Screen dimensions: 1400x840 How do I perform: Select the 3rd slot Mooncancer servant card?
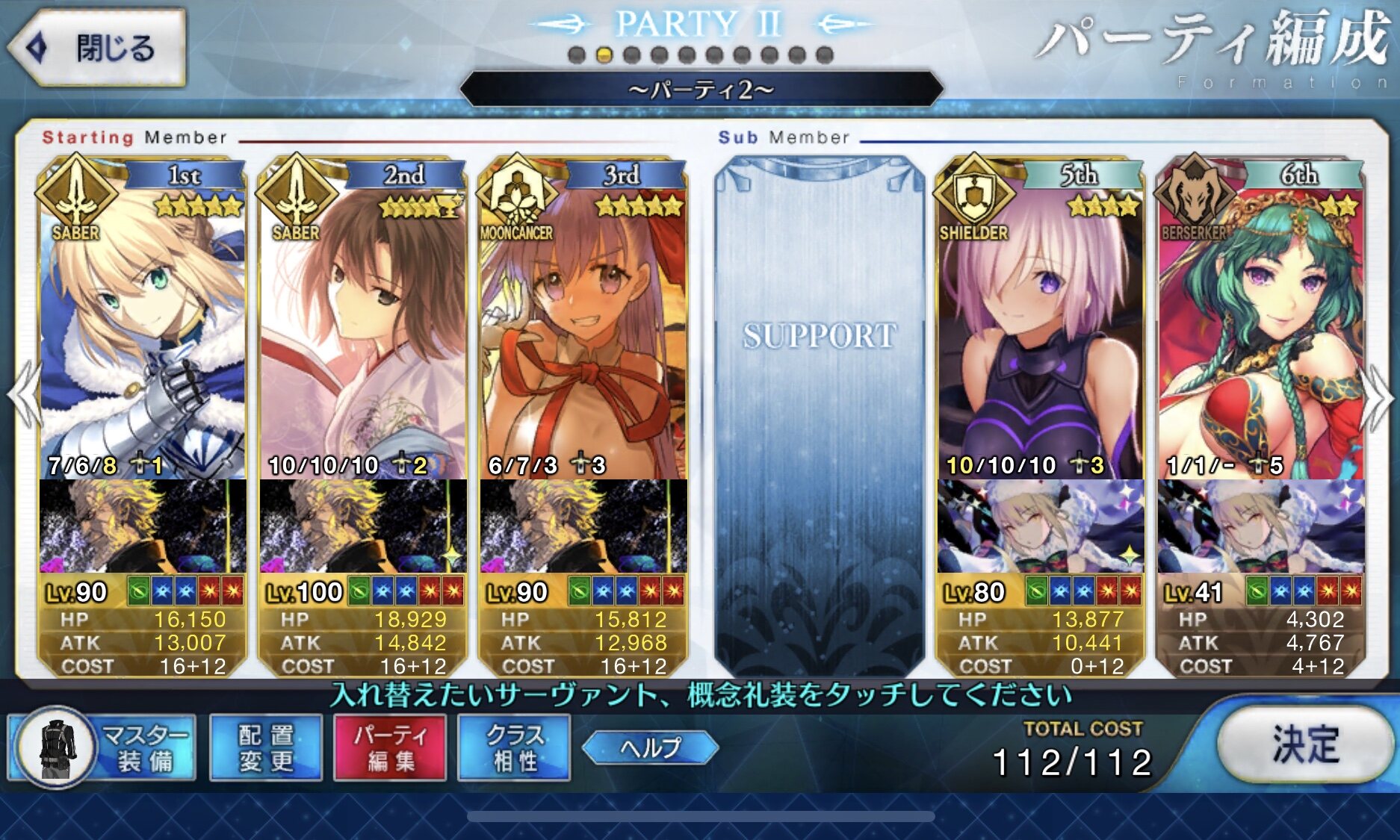click(583, 329)
